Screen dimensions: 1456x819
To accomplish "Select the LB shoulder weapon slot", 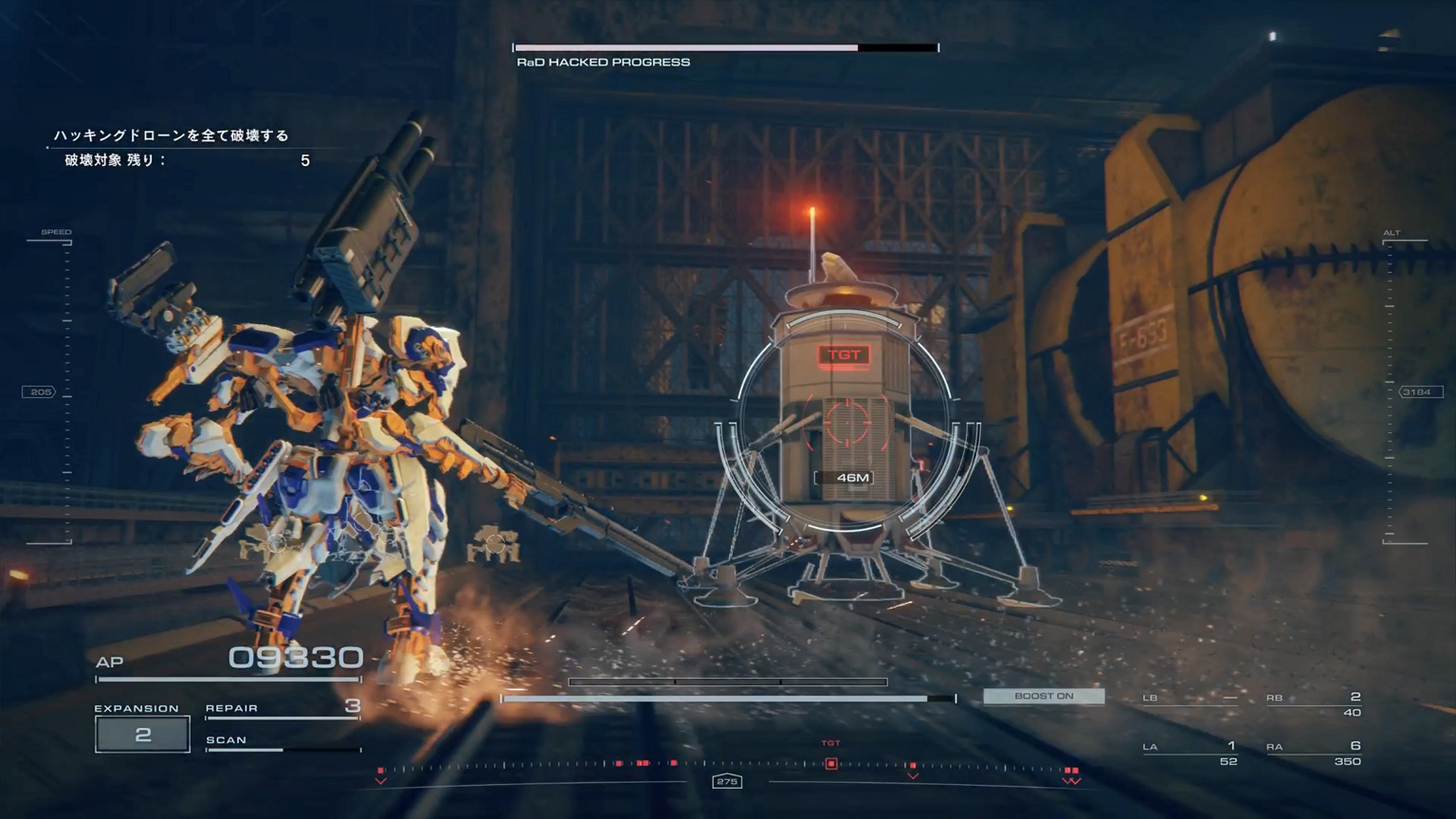I will 1191,699.
